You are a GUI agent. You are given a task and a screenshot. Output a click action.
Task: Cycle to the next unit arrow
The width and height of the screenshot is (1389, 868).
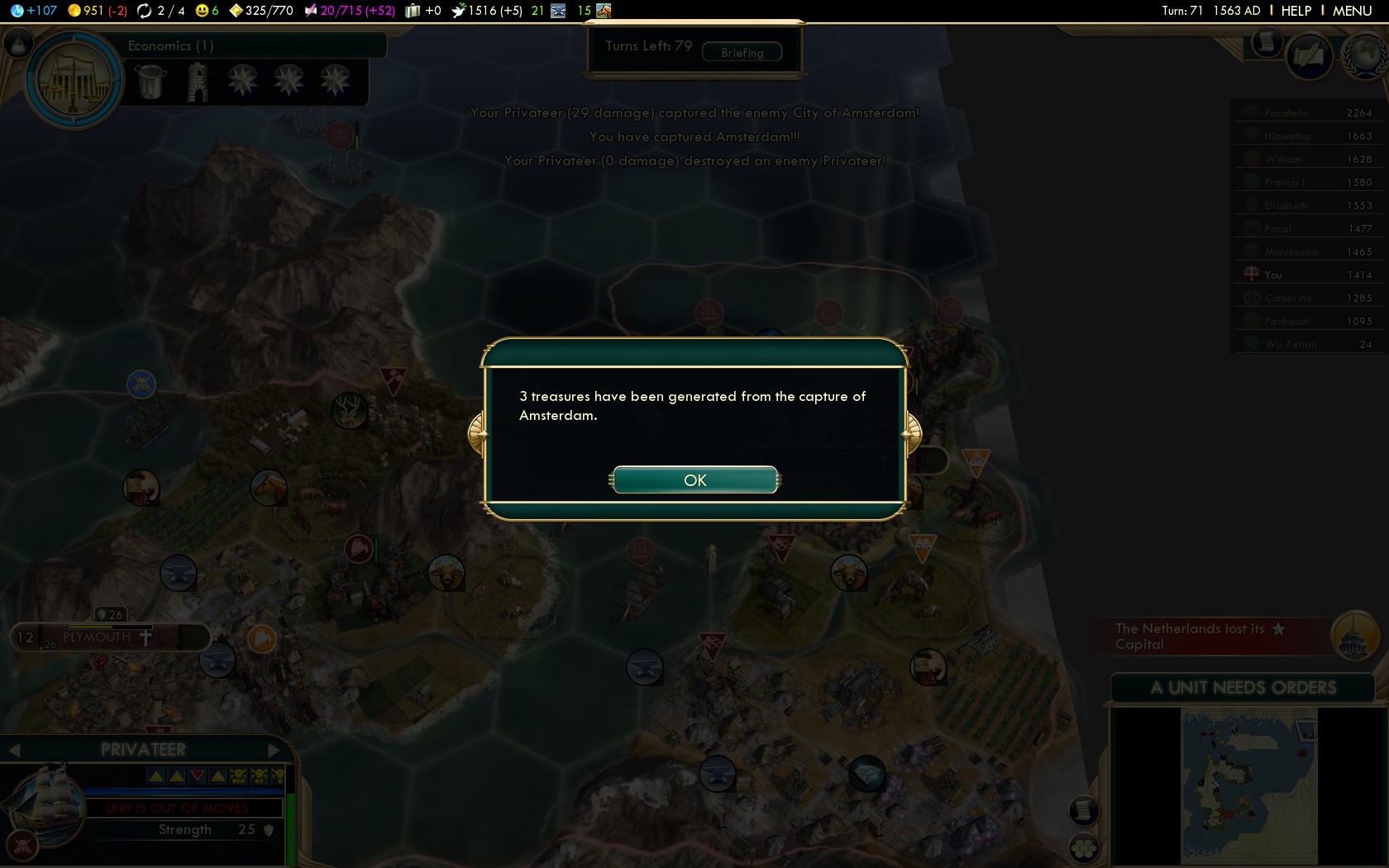274,750
